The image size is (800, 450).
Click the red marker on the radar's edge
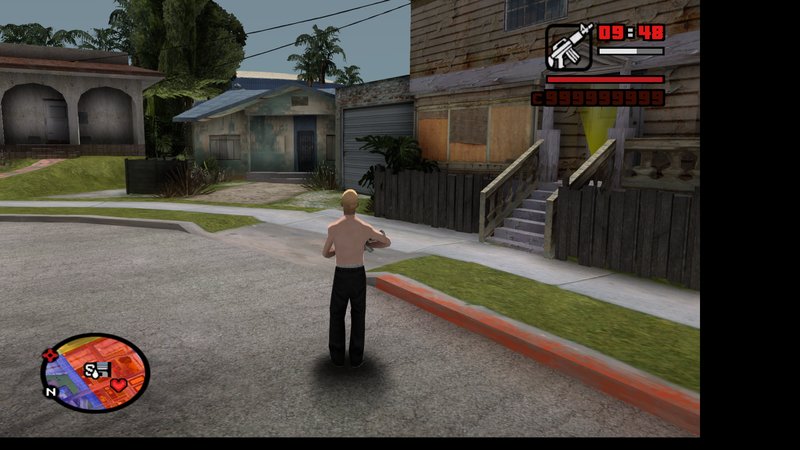(50, 355)
